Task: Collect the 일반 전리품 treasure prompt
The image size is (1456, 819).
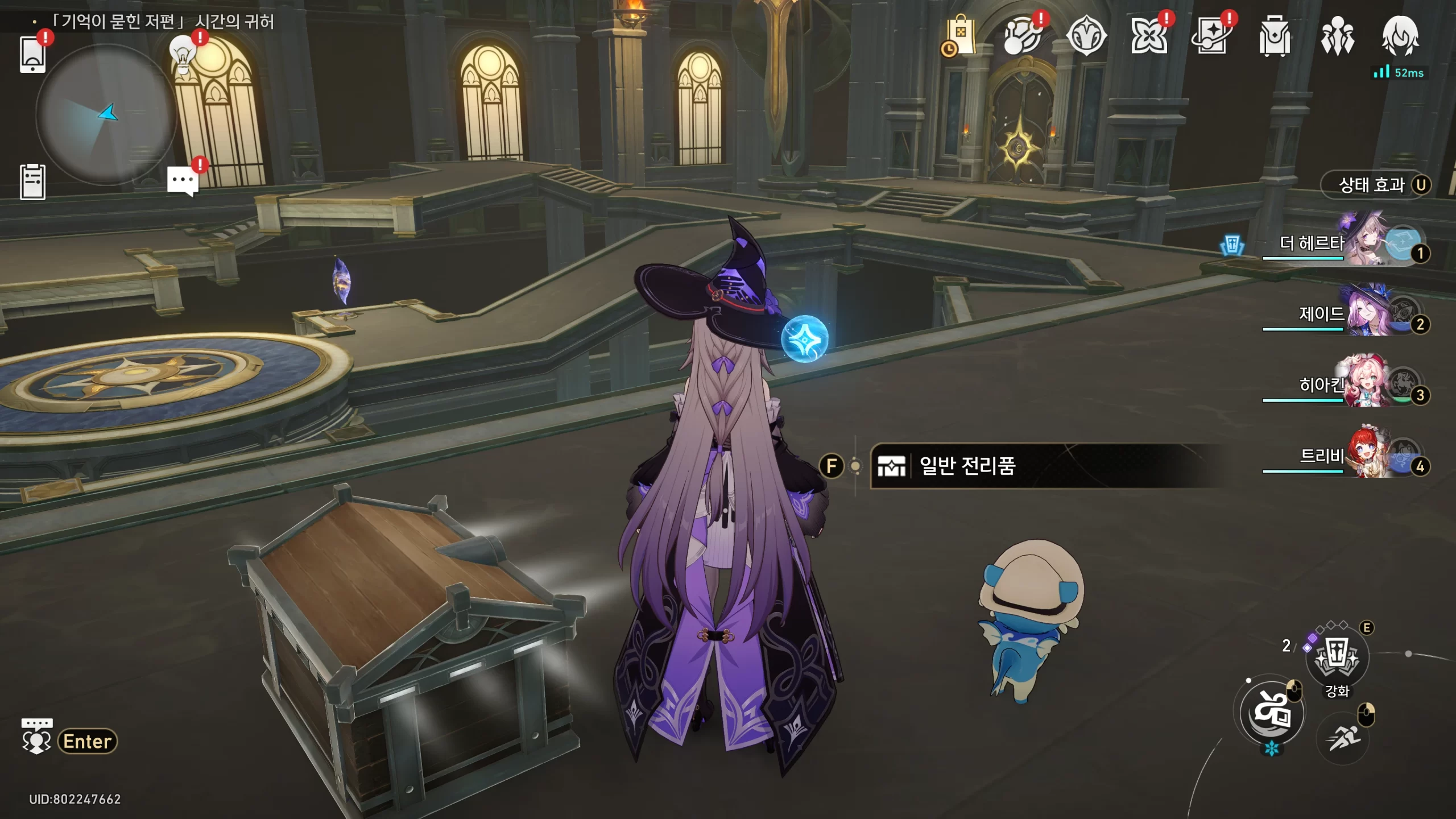Action: pyautogui.click(x=967, y=466)
